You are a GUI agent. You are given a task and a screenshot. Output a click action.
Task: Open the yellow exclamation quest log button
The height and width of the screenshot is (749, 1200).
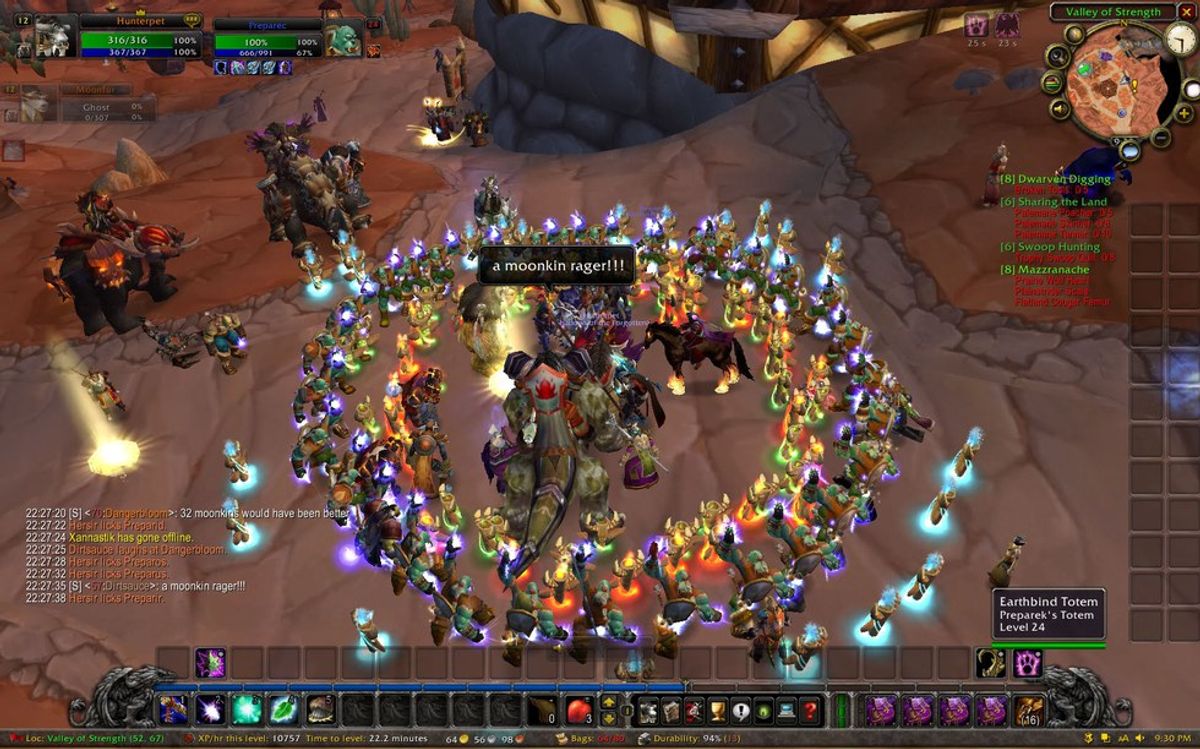pos(739,710)
